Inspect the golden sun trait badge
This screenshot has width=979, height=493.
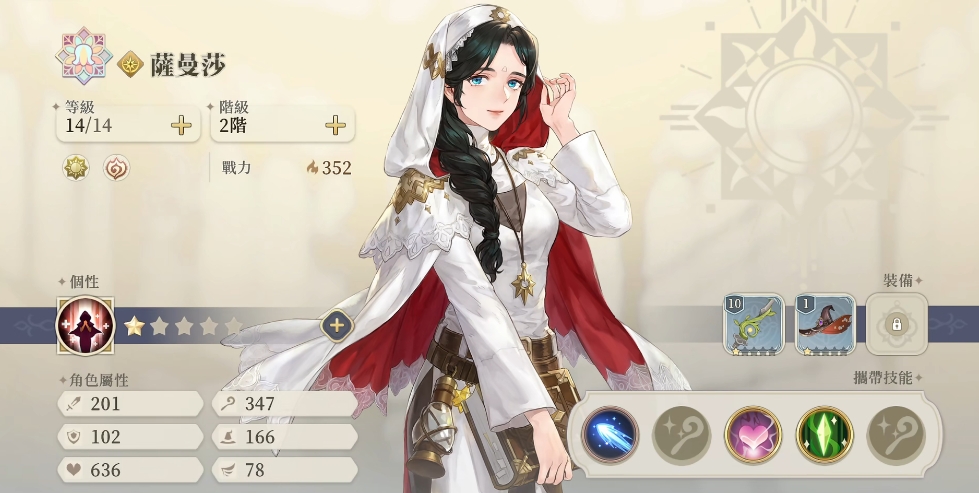click(76, 168)
